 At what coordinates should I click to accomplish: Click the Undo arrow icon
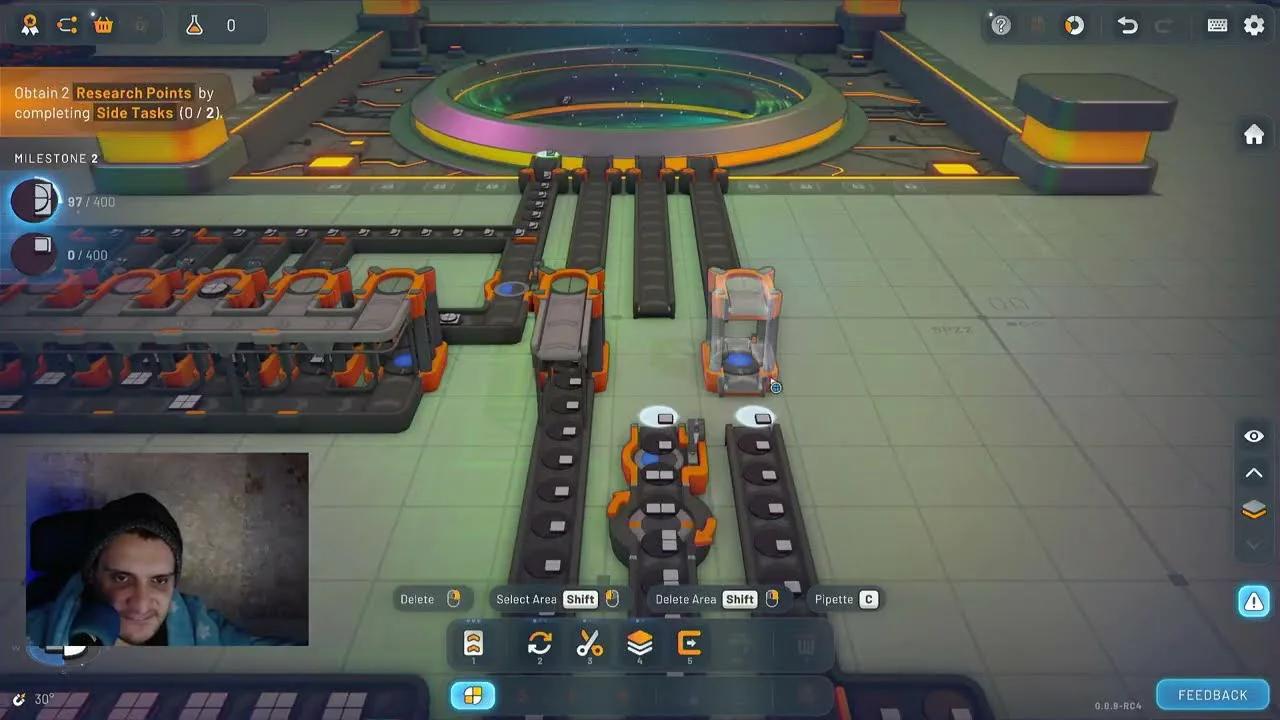point(1127,27)
